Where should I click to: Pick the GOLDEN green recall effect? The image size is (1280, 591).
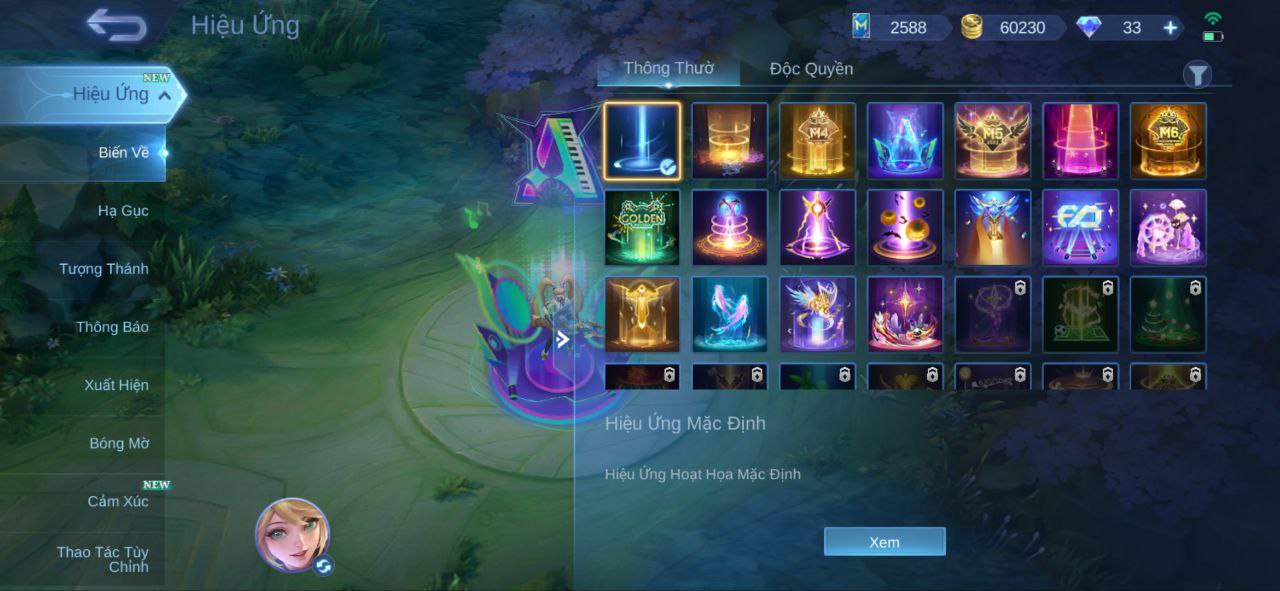[x=642, y=228]
